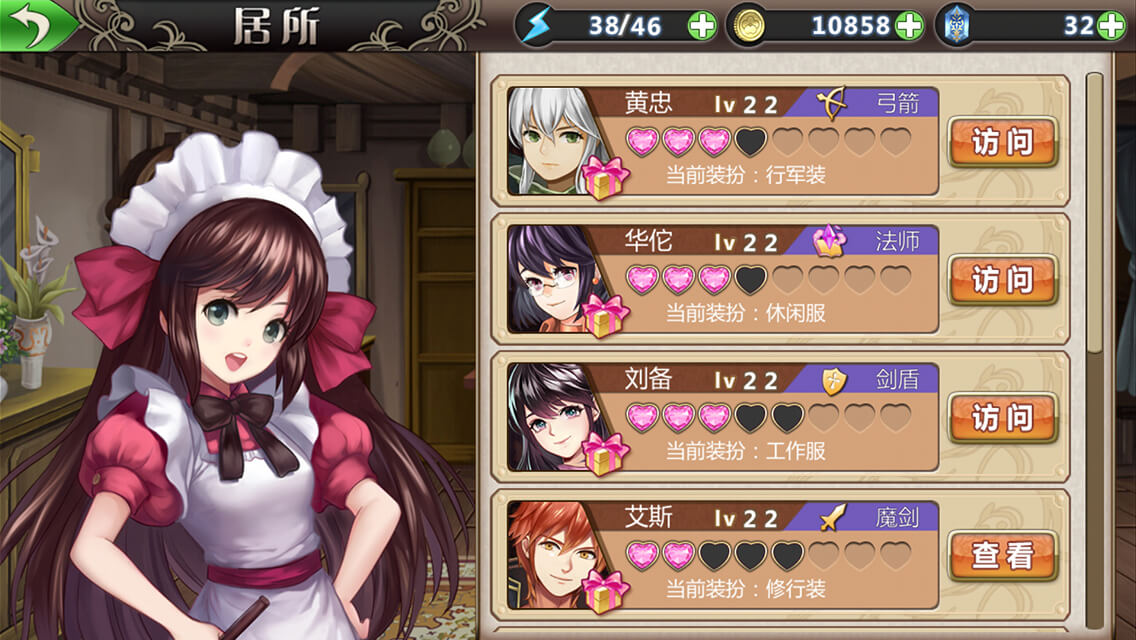
Task: View 艾斯 with the 查看 button
Action: 1002,555
